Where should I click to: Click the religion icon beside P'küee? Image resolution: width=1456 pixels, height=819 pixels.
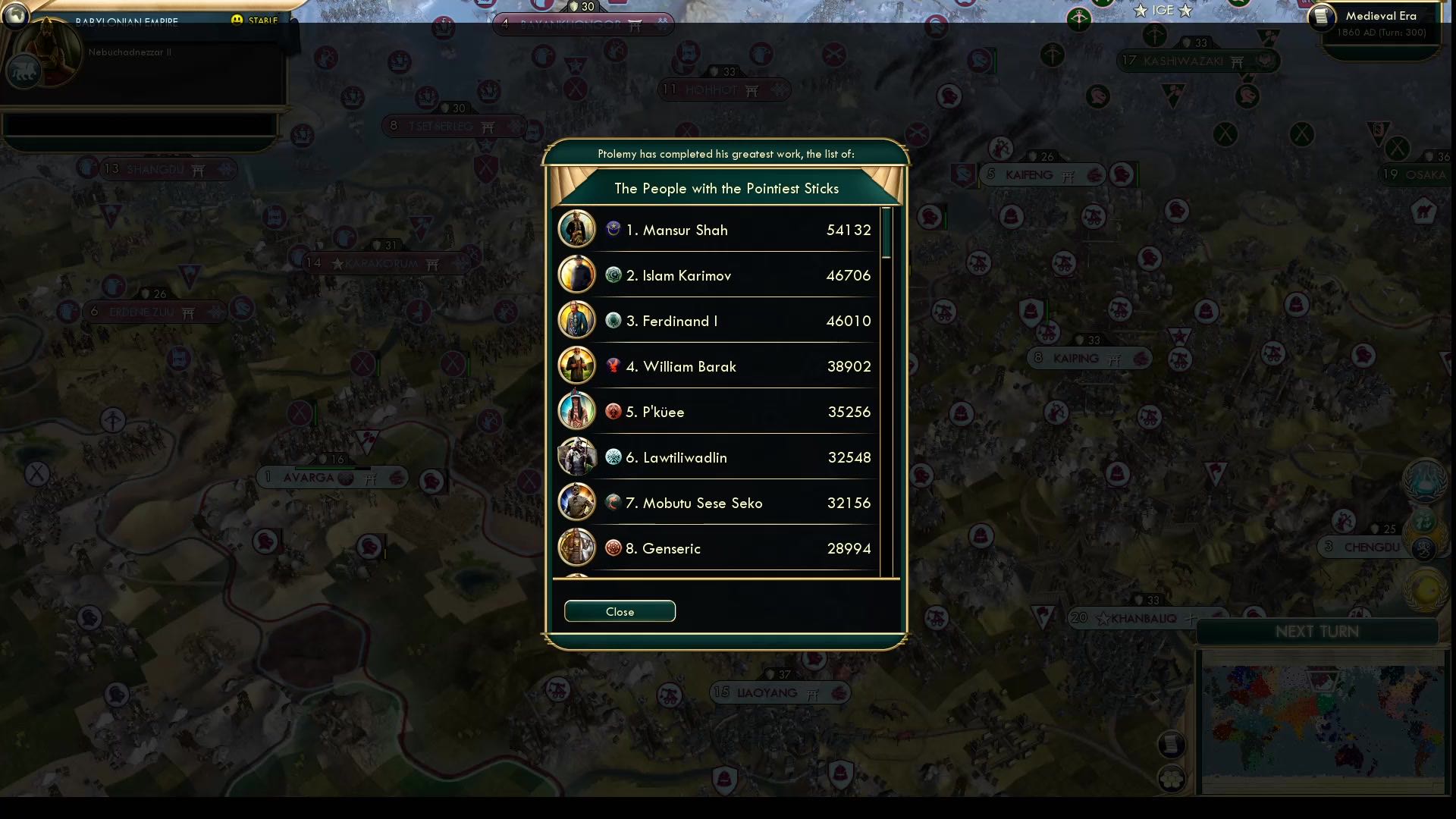(x=613, y=411)
